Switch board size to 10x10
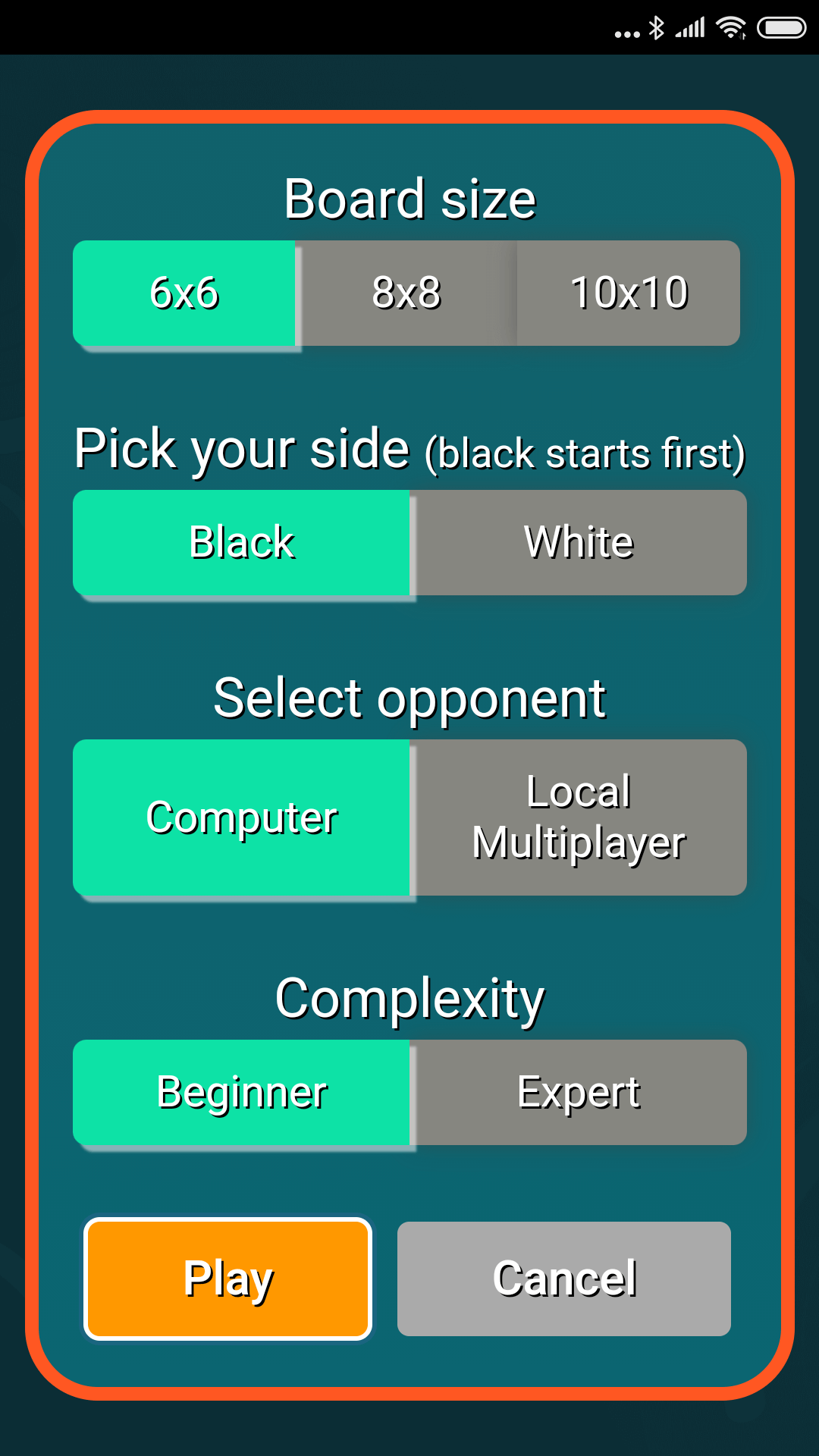The height and width of the screenshot is (1456, 819). pyautogui.click(x=629, y=293)
